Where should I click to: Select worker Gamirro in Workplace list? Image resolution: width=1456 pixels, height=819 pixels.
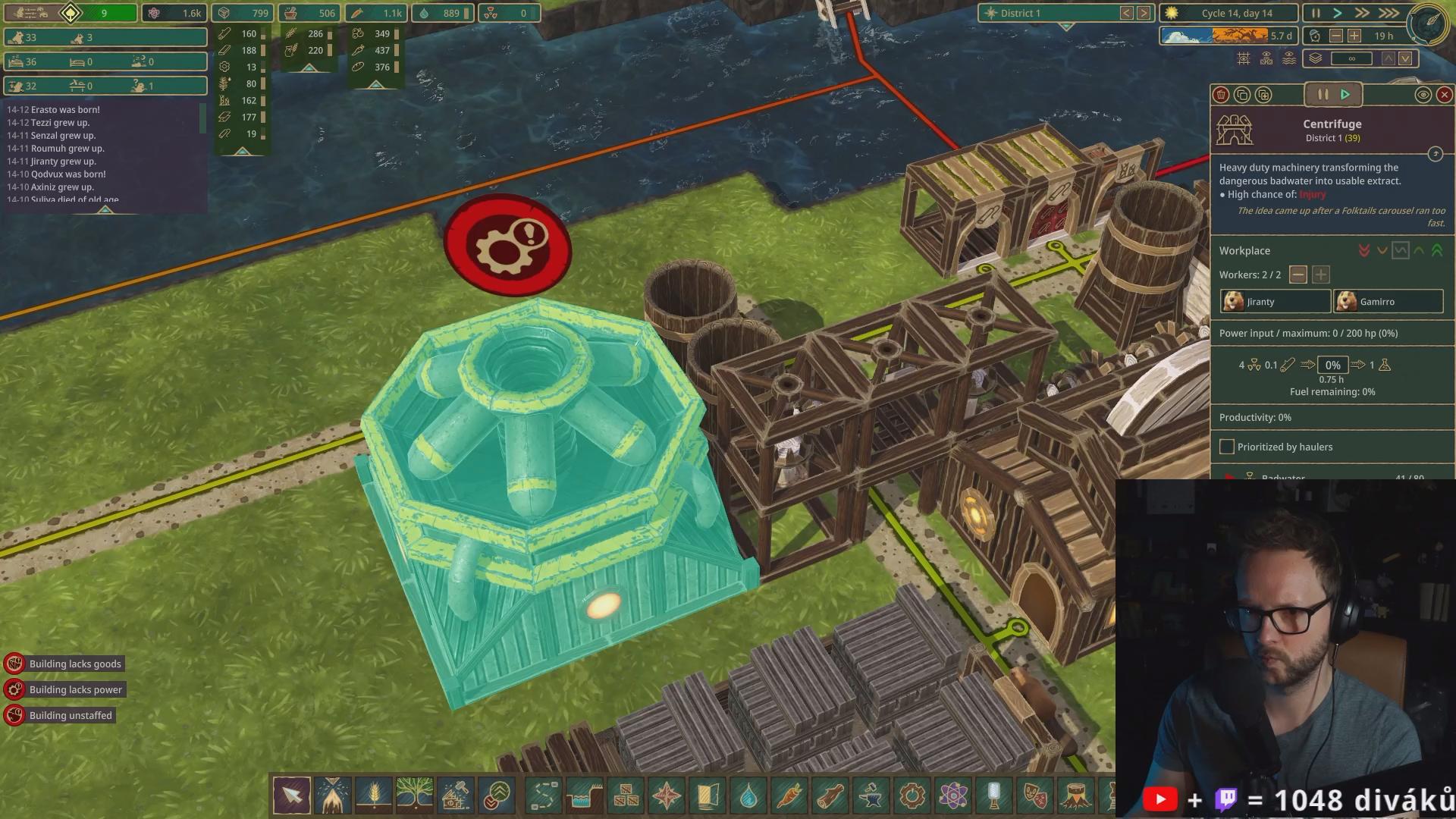click(1388, 302)
